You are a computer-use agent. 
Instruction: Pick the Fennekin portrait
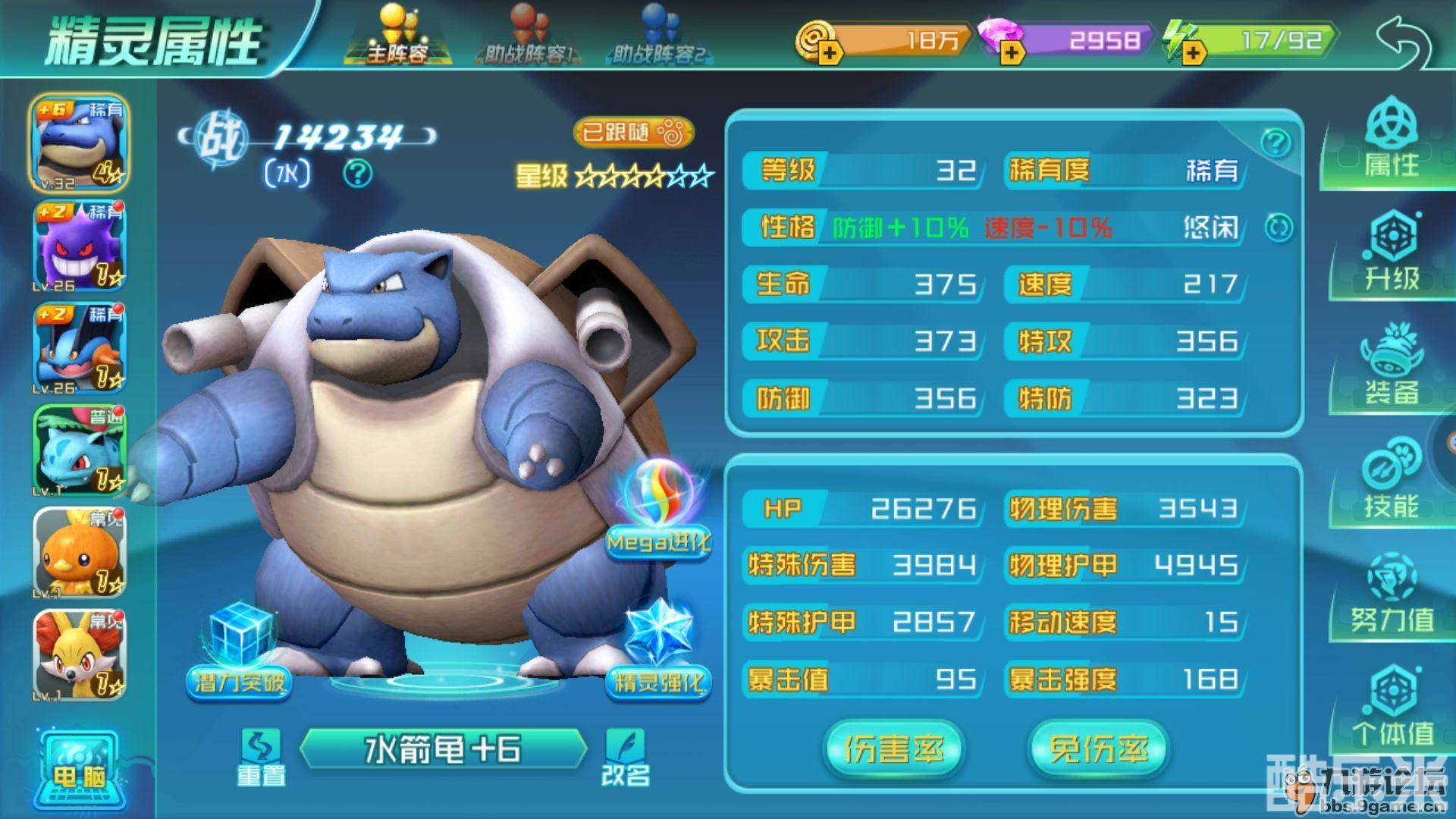point(79,654)
